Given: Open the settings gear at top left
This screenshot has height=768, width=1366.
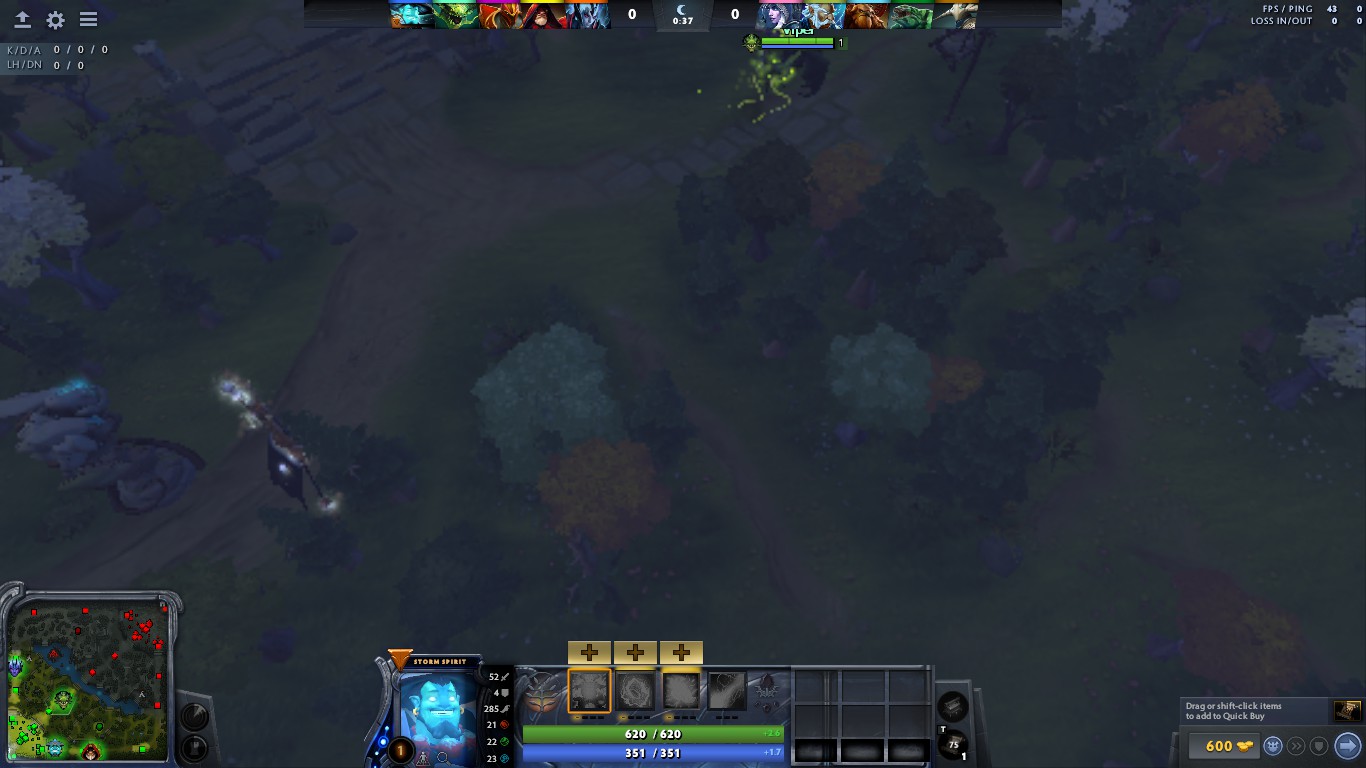Looking at the screenshot, I should (54, 19).
